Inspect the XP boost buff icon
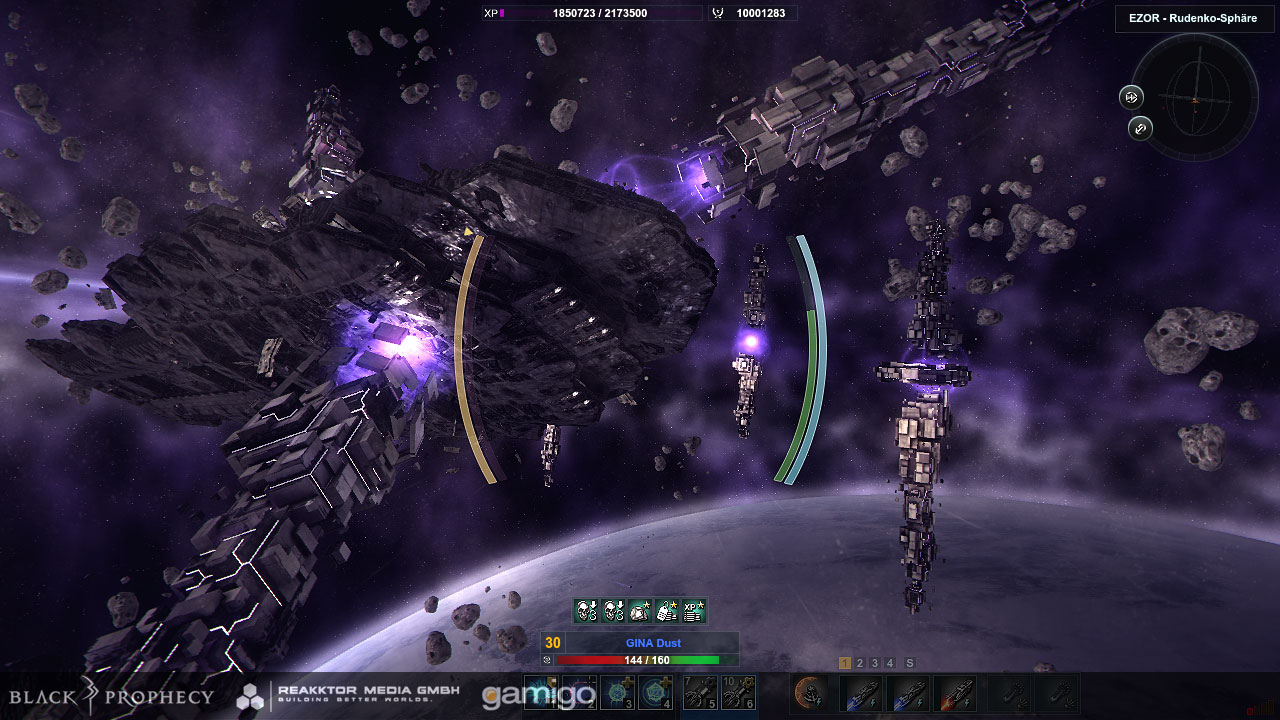Viewport: 1280px width, 720px height. point(694,610)
